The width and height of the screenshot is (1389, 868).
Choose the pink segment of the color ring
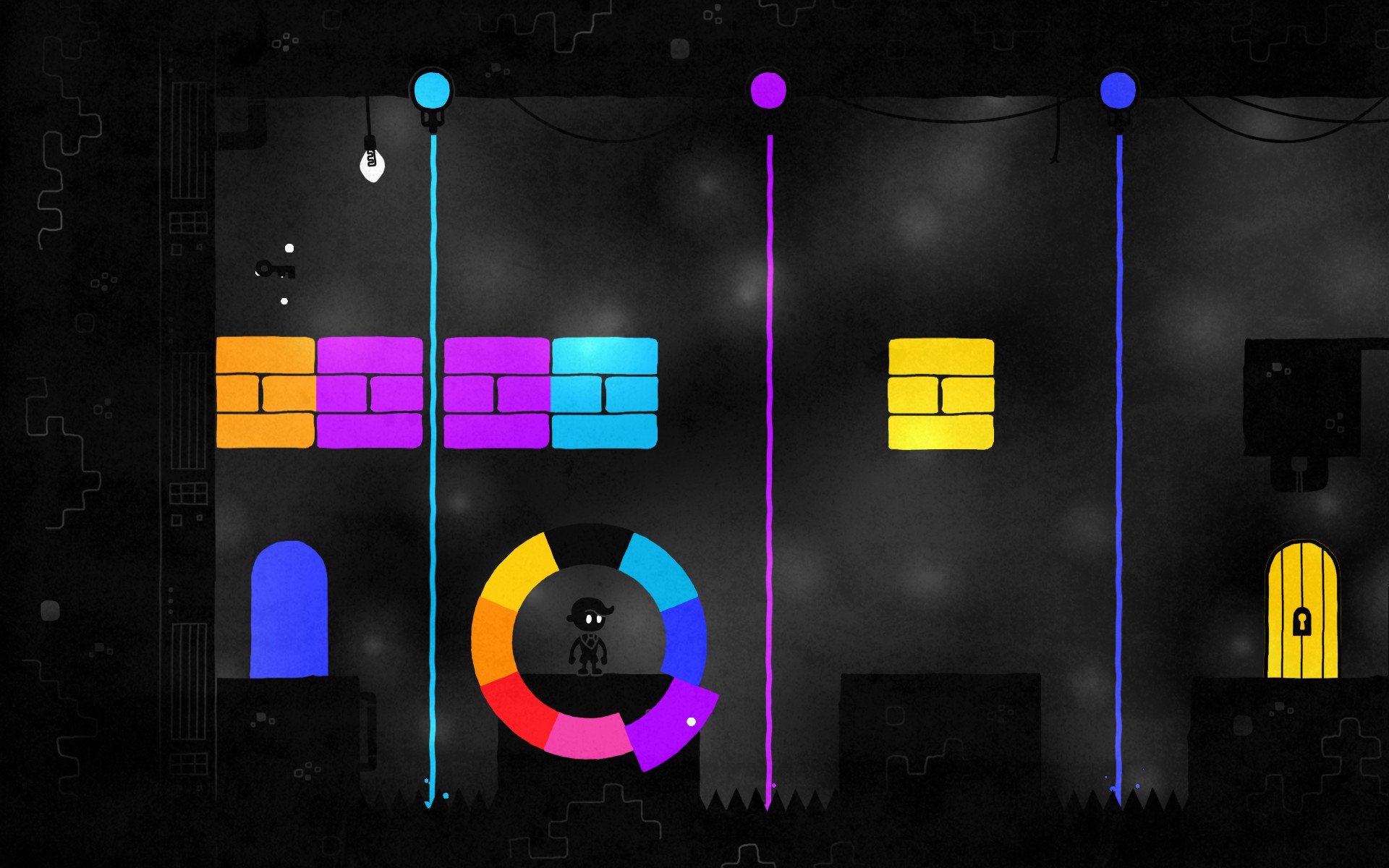click(587, 736)
